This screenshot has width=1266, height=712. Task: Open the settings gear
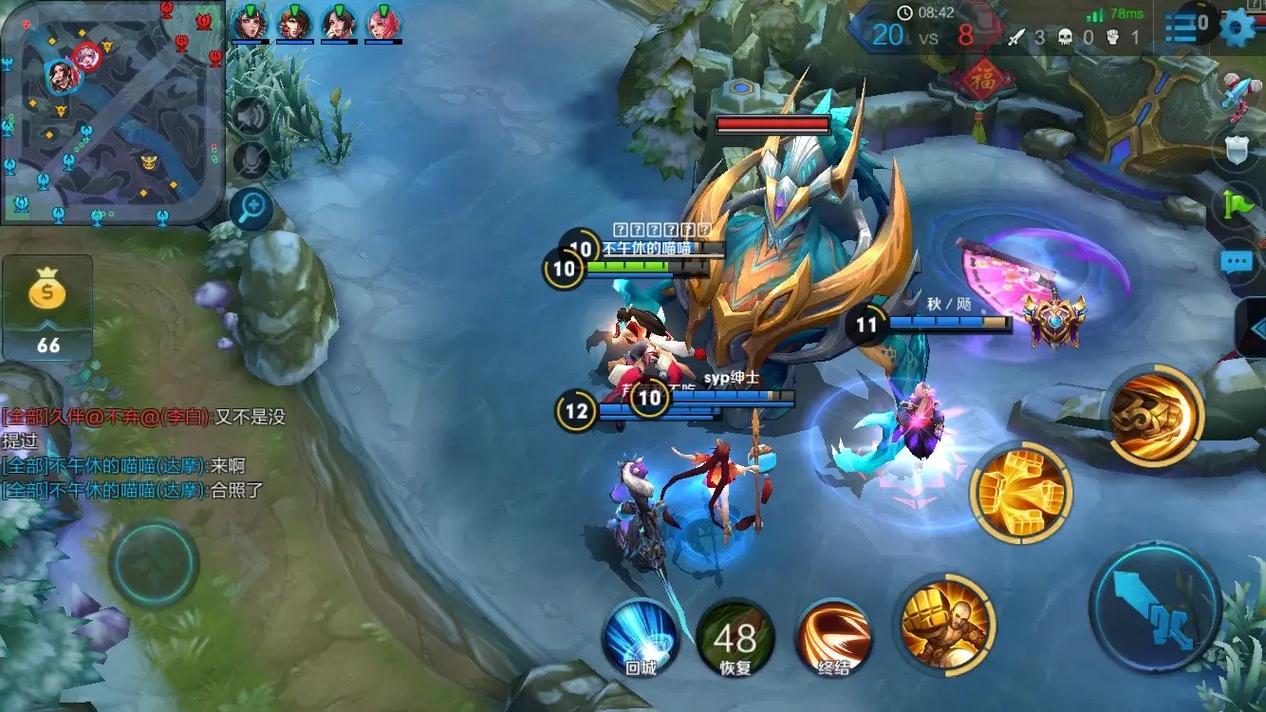[x=1238, y=26]
